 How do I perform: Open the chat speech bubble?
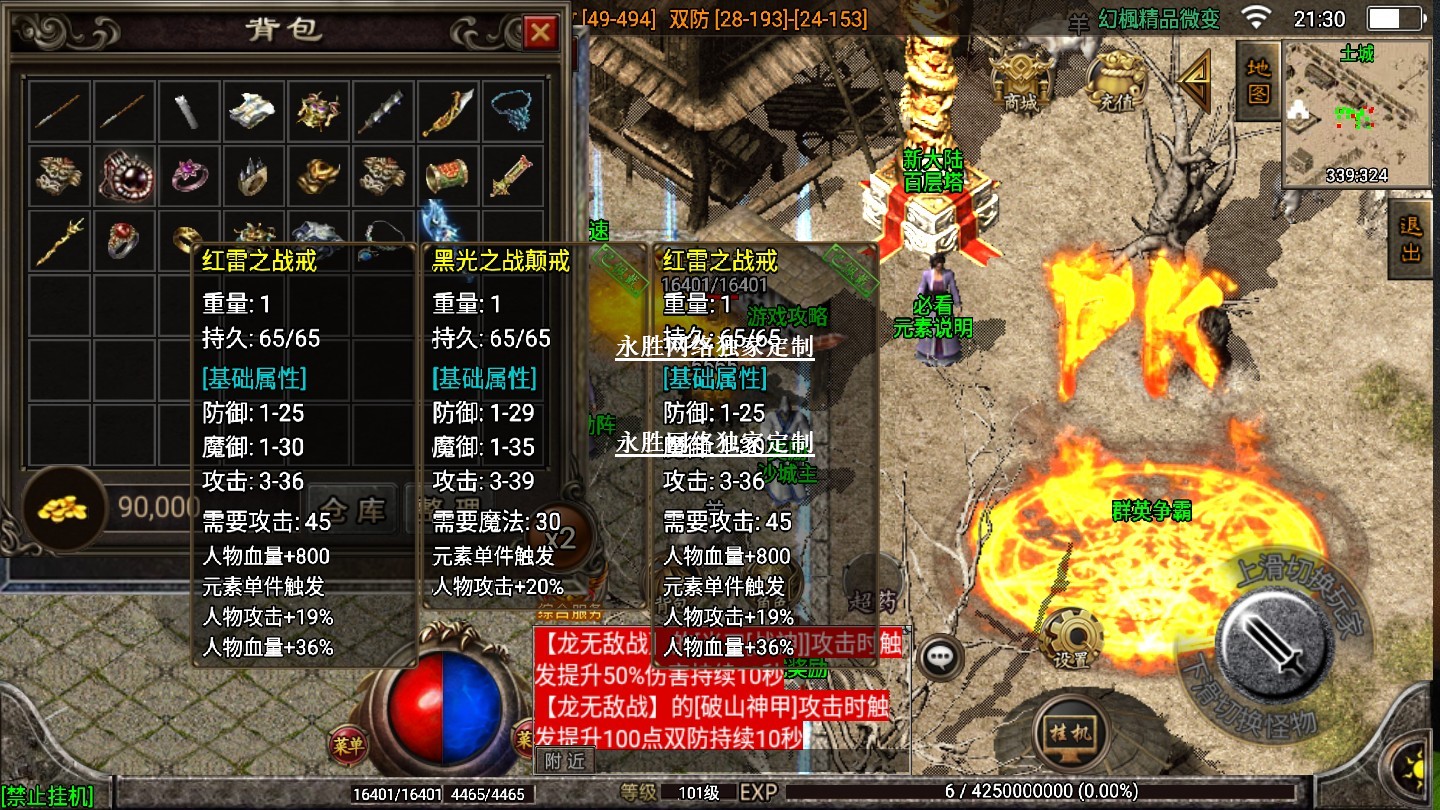click(940, 657)
